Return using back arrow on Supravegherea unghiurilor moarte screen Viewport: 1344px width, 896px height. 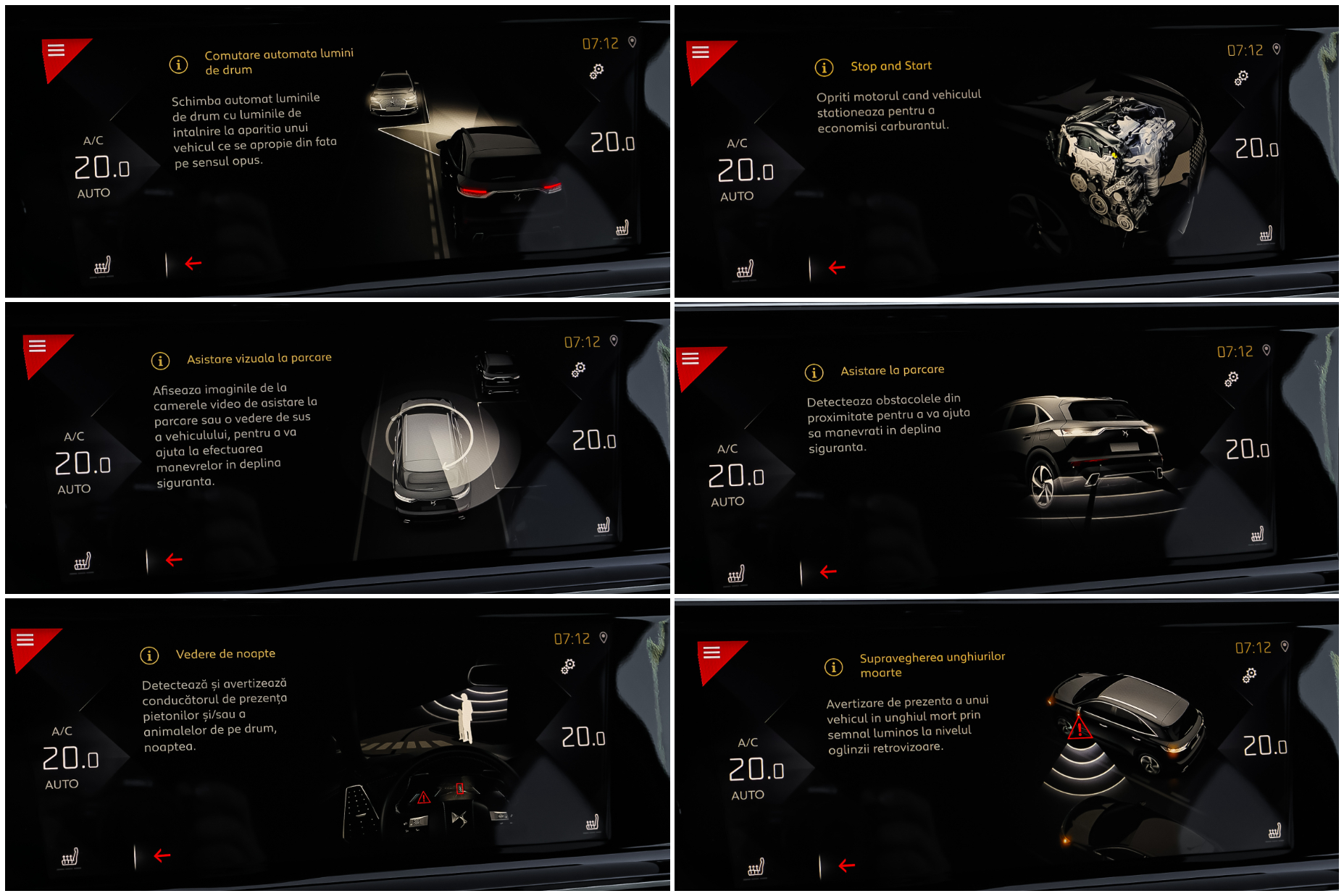pyautogui.click(x=846, y=866)
